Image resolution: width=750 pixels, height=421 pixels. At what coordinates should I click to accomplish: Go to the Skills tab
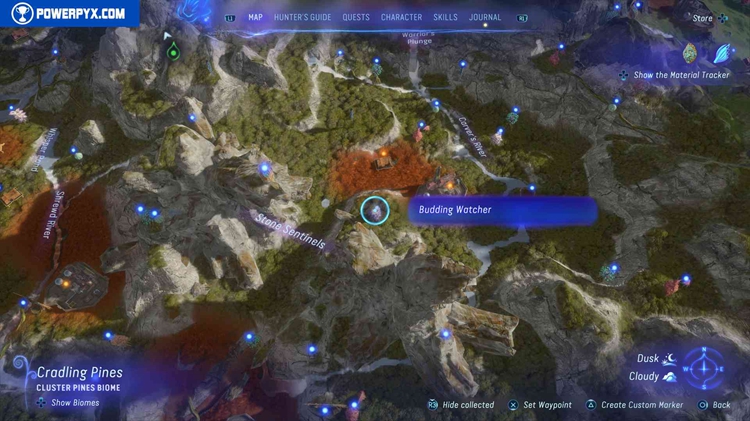pos(445,17)
